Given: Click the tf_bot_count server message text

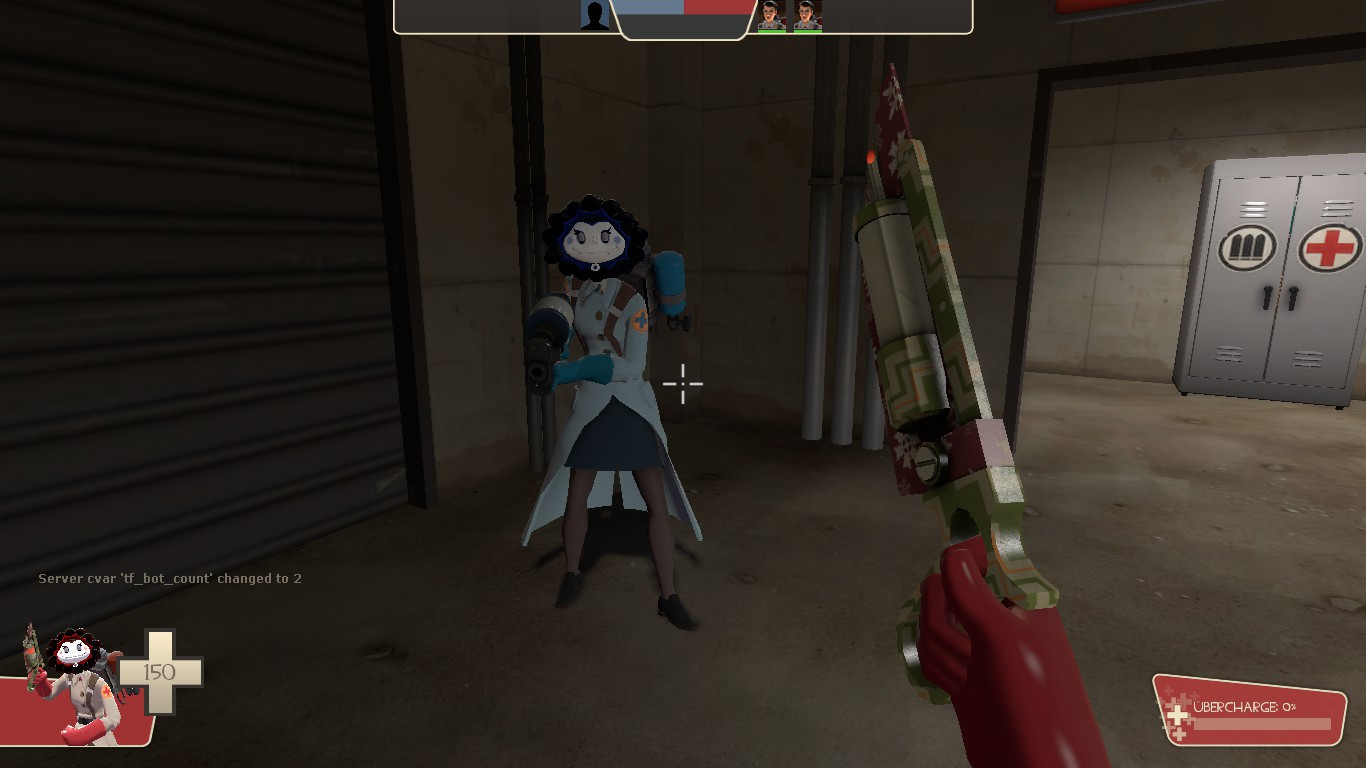Looking at the screenshot, I should (x=170, y=578).
